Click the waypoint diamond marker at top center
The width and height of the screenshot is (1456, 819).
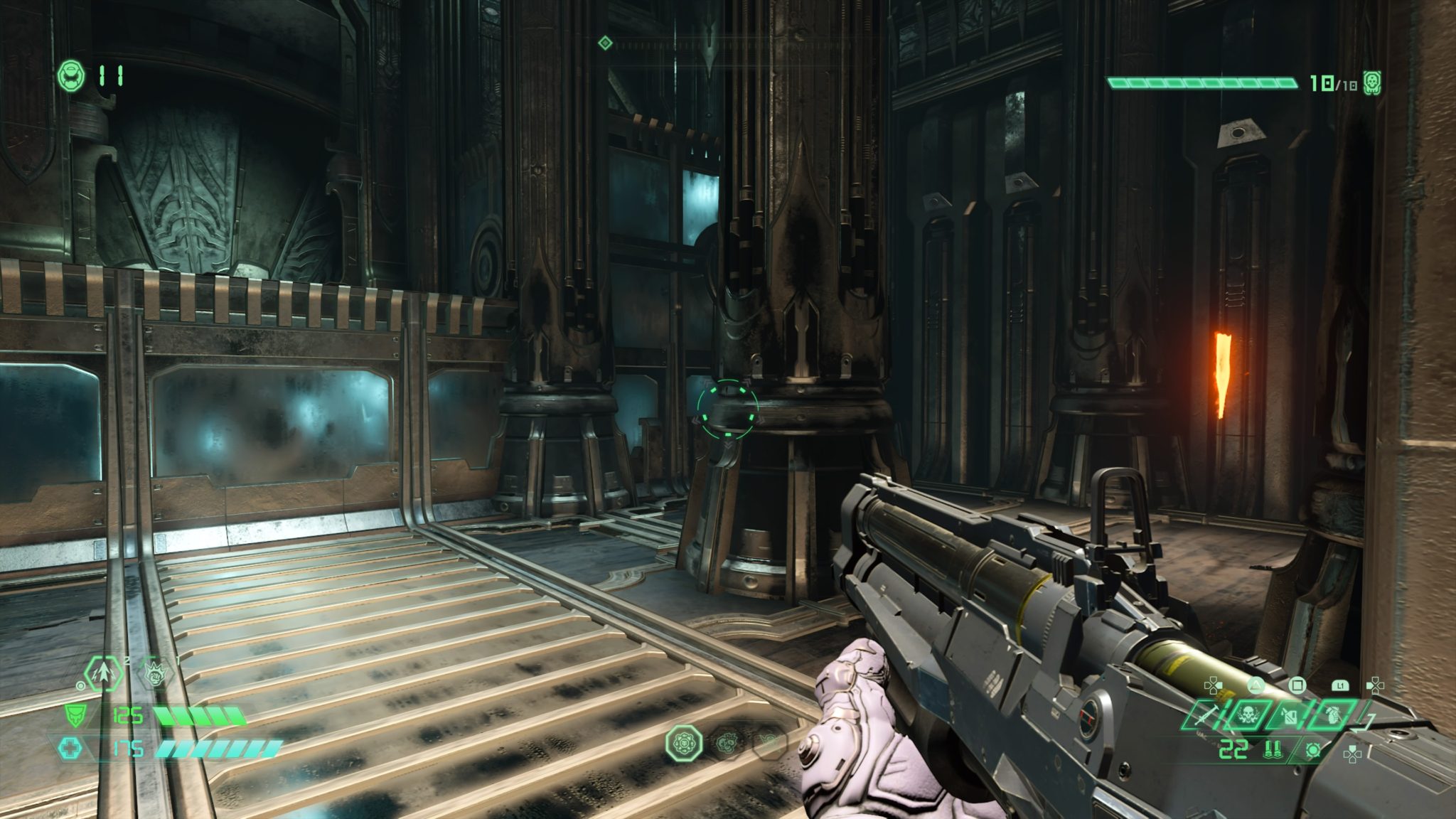pos(604,43)
